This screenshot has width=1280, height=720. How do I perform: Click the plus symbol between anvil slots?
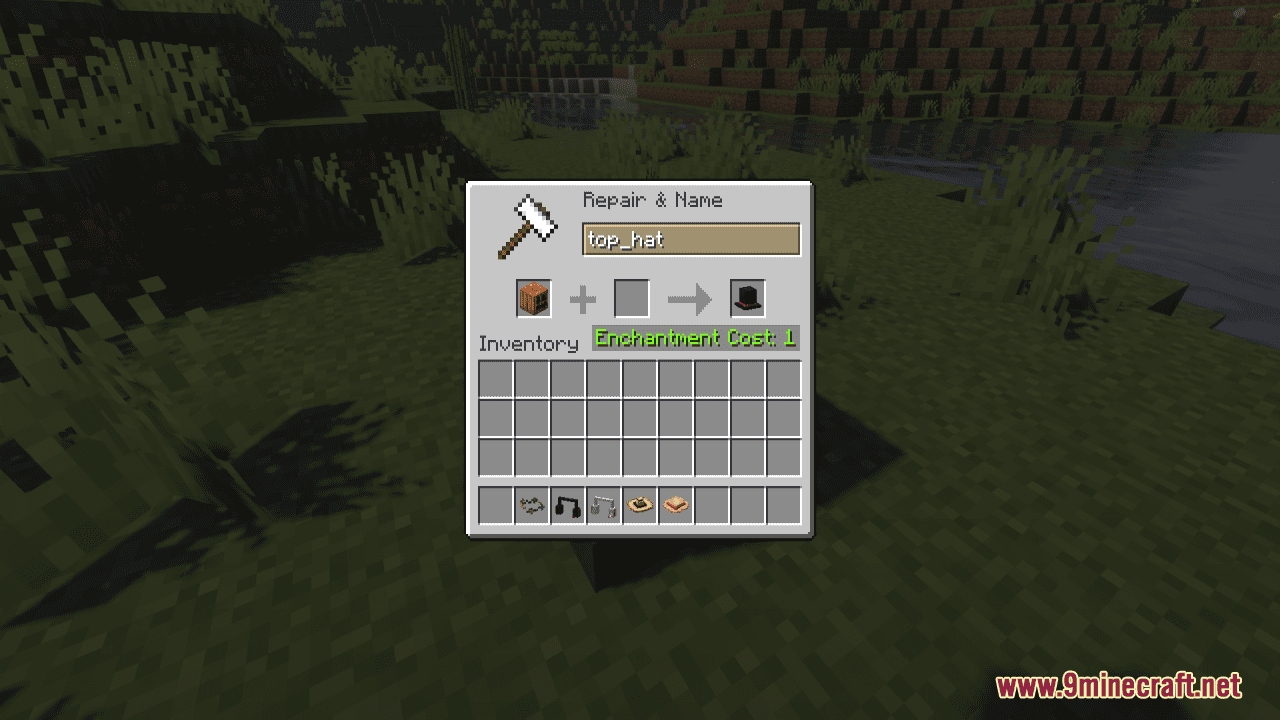(582, 298)
